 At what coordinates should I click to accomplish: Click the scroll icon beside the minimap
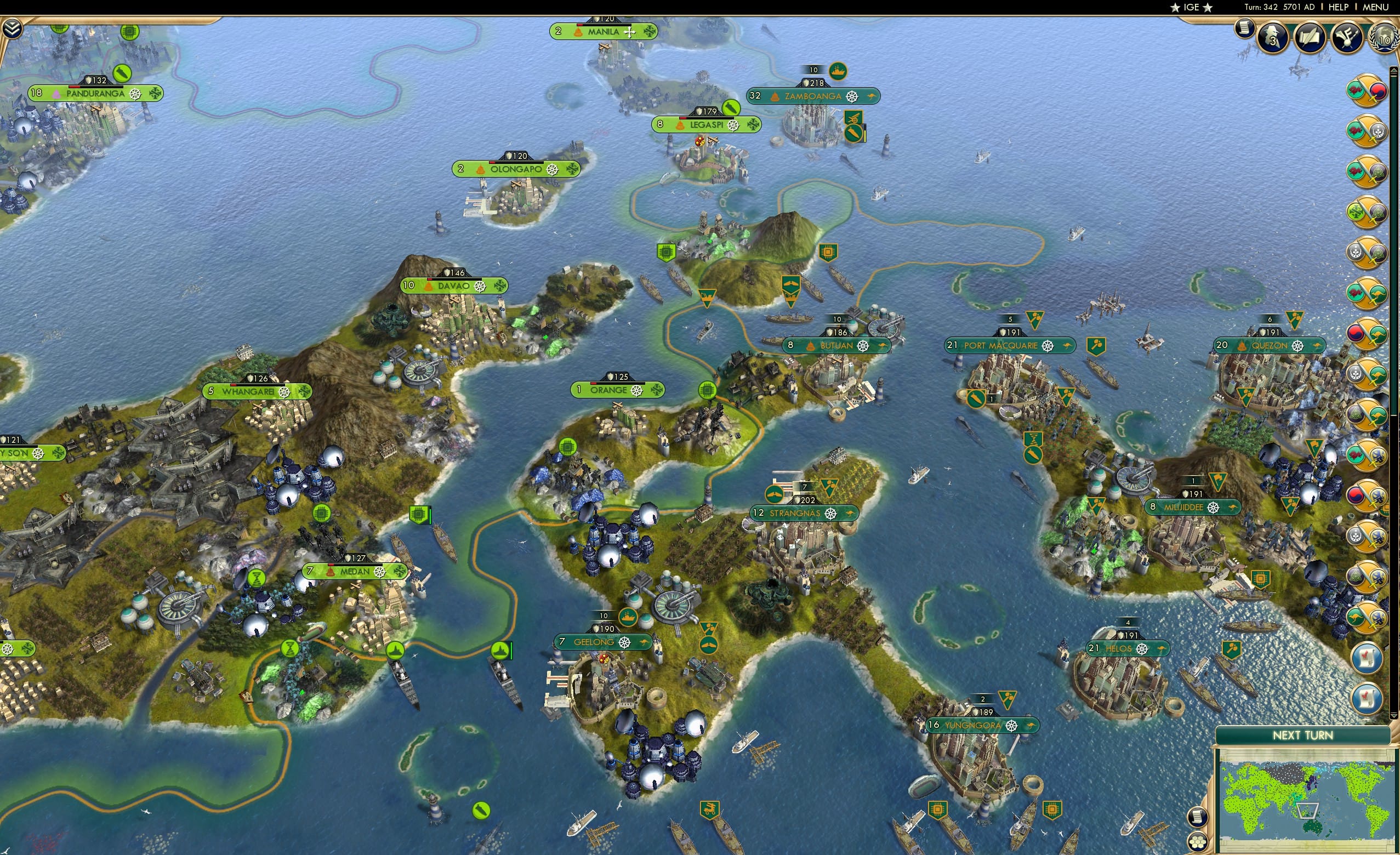click(1198, 817)
